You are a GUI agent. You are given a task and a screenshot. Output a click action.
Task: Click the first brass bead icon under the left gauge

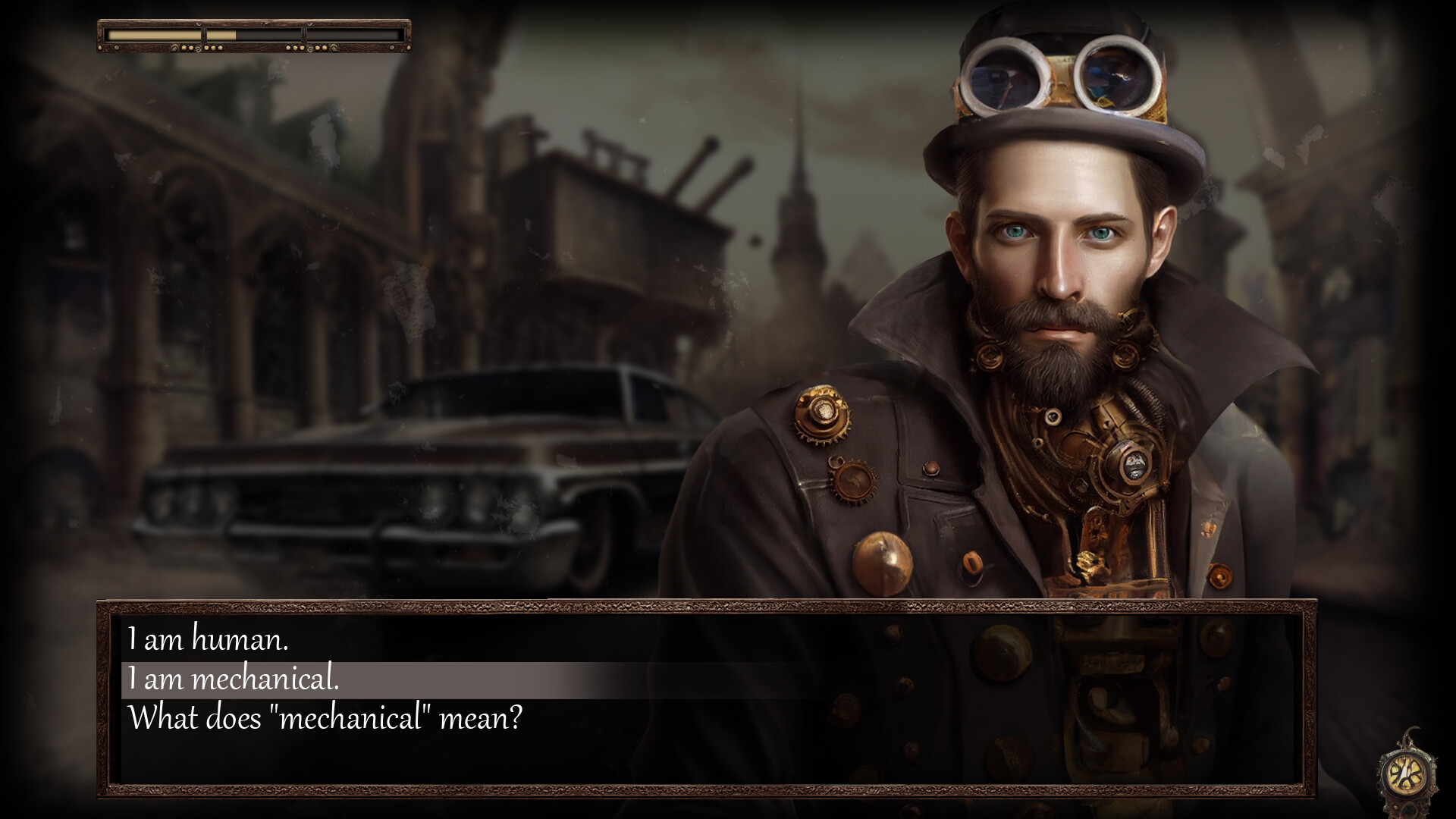[x=183, y=48]
